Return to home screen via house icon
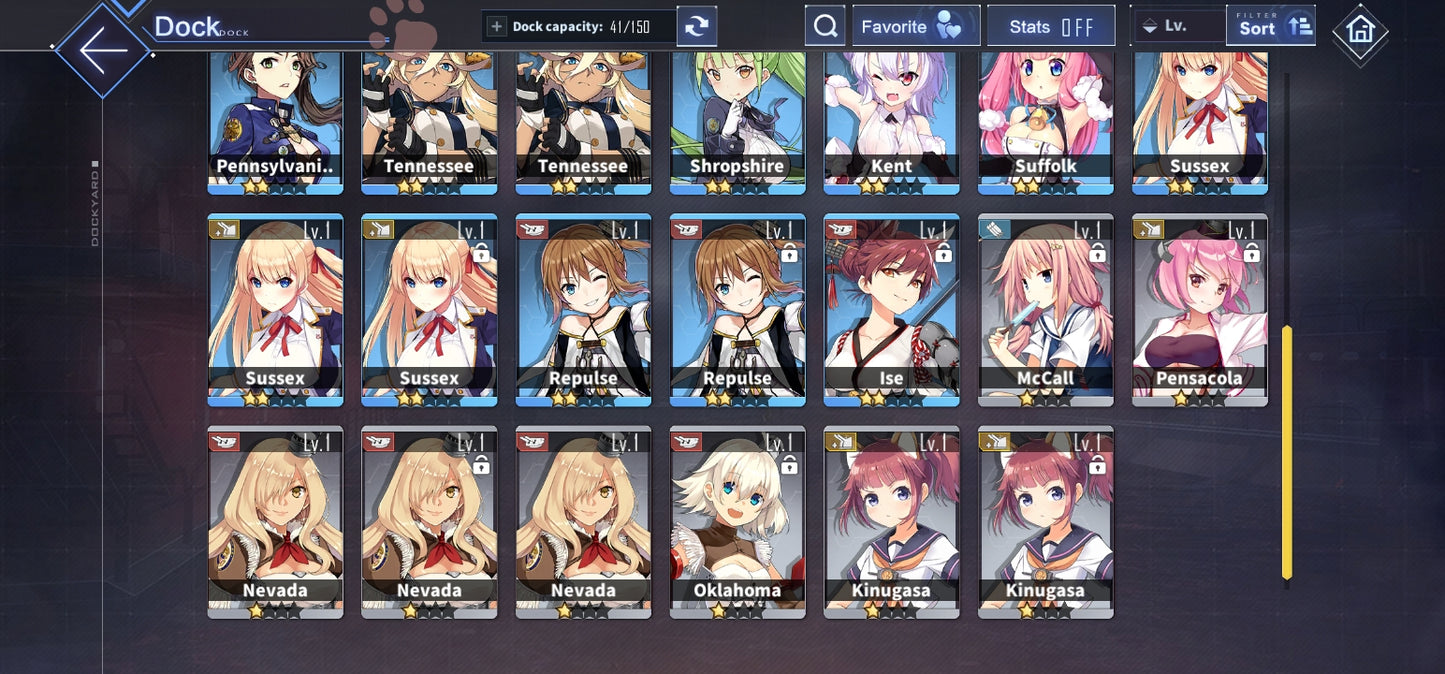Screen dimensions: 1445x674 (1360, 31)
